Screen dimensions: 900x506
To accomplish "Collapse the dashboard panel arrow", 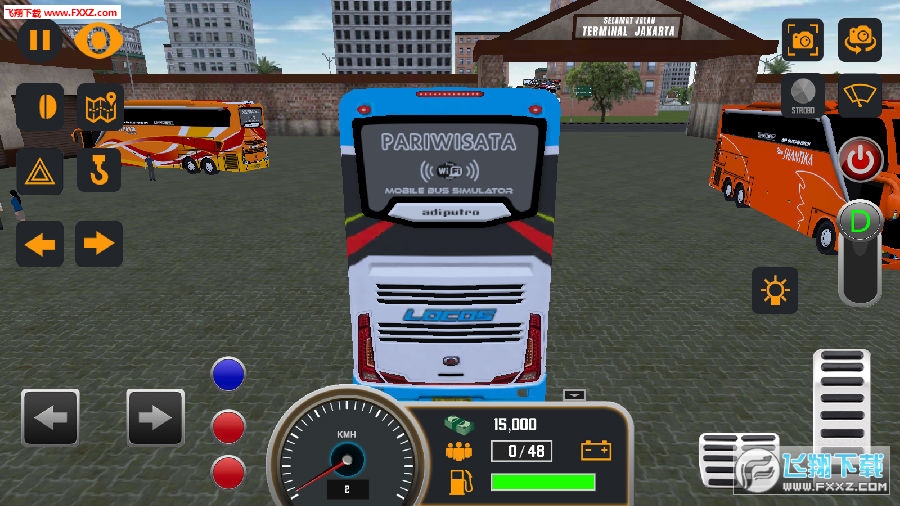I will click(x=574, y=395).
